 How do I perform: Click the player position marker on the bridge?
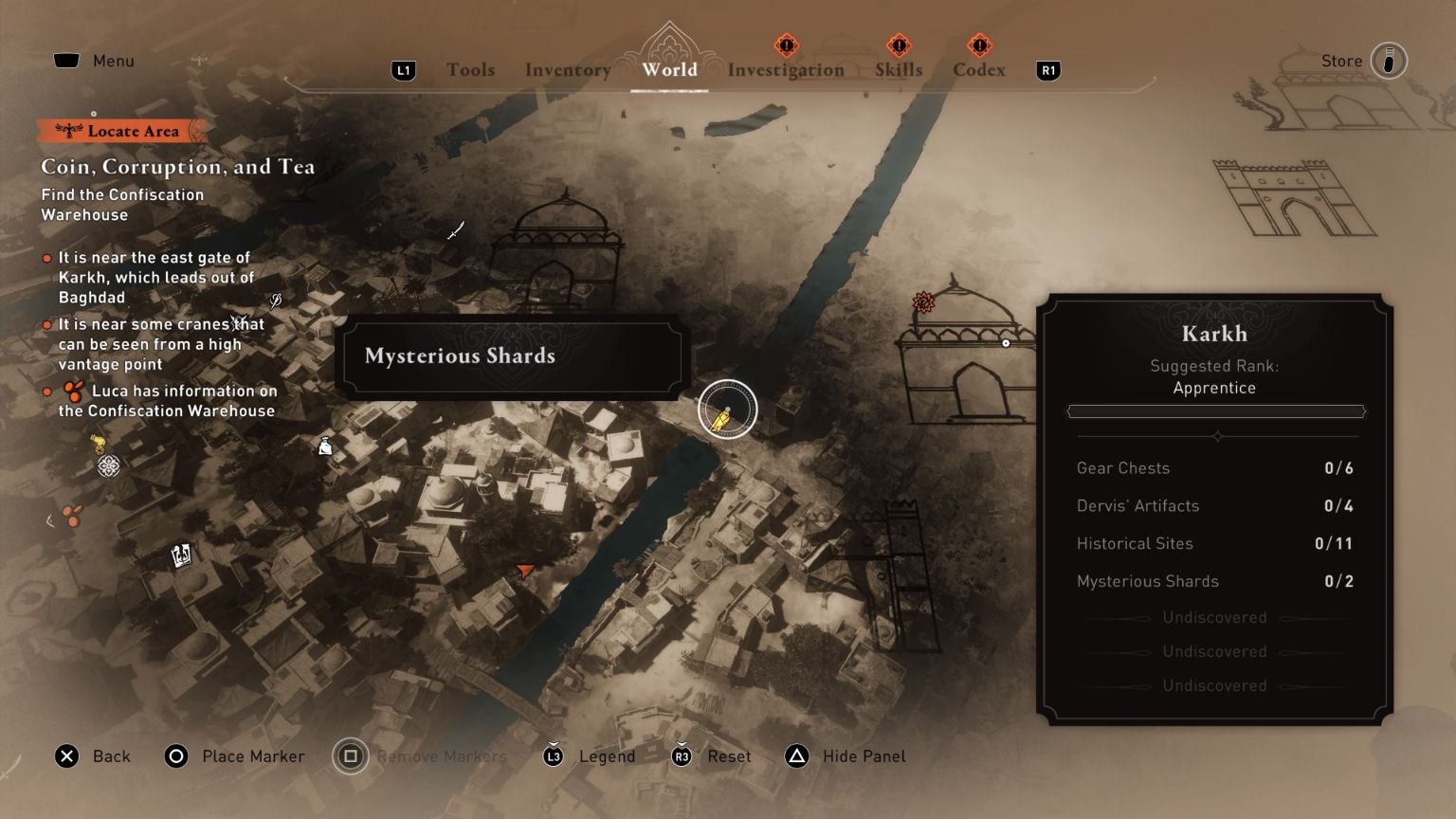pyautogui.click(x=726, y=409)
